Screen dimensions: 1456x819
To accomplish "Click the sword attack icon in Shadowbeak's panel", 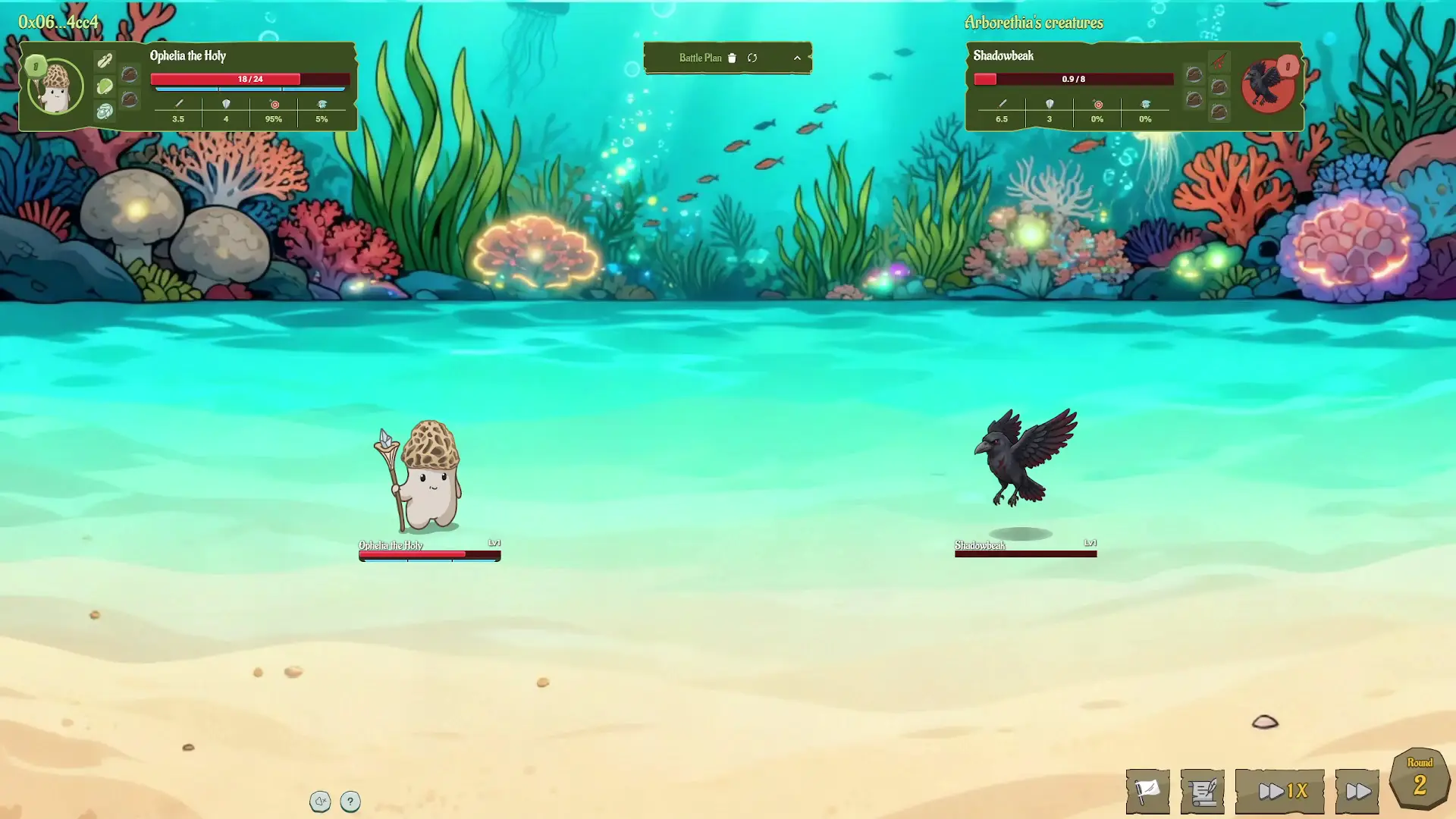I will (1002, 104).
